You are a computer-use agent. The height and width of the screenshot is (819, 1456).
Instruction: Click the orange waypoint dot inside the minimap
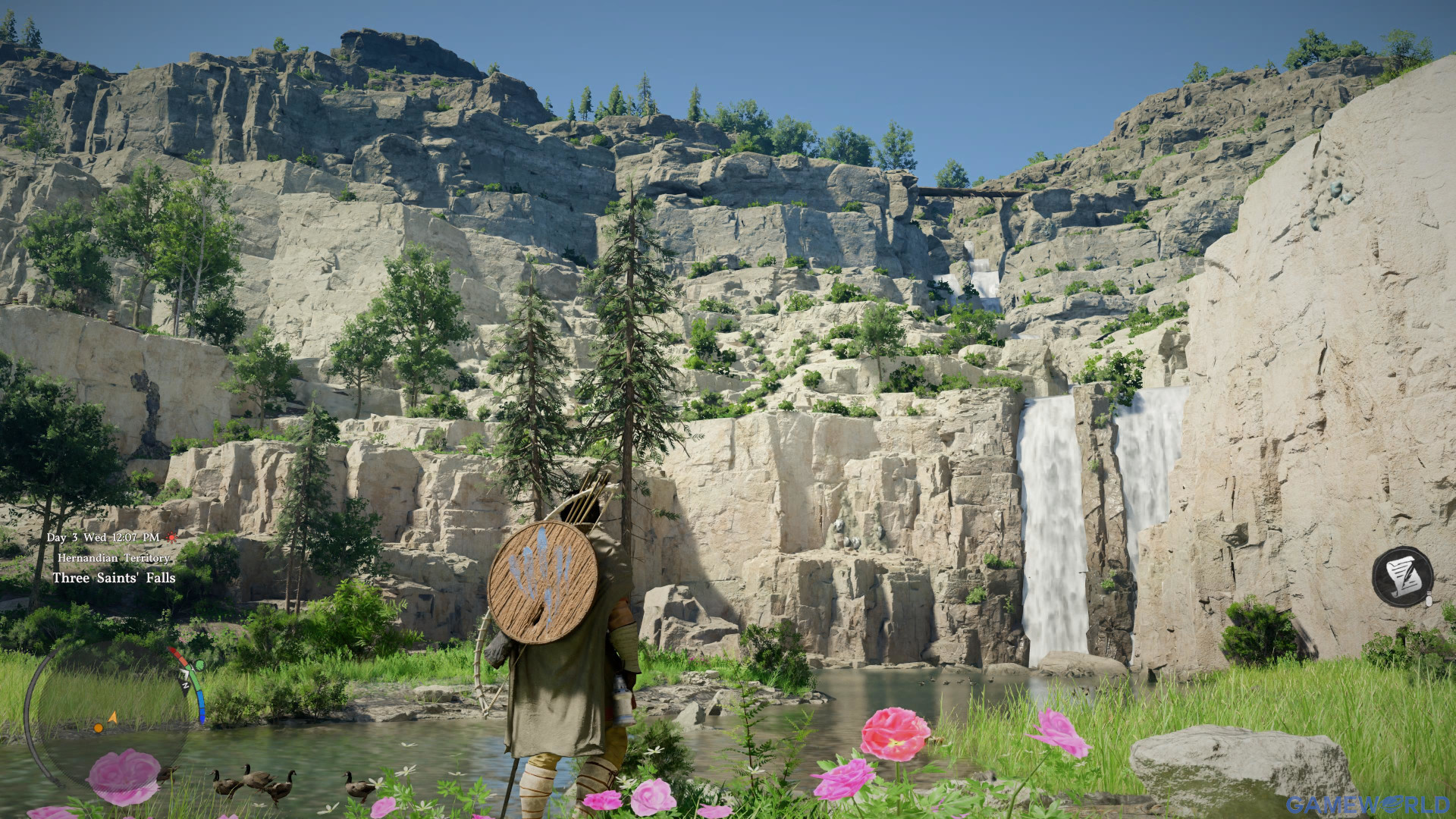(x=99, y=728)
